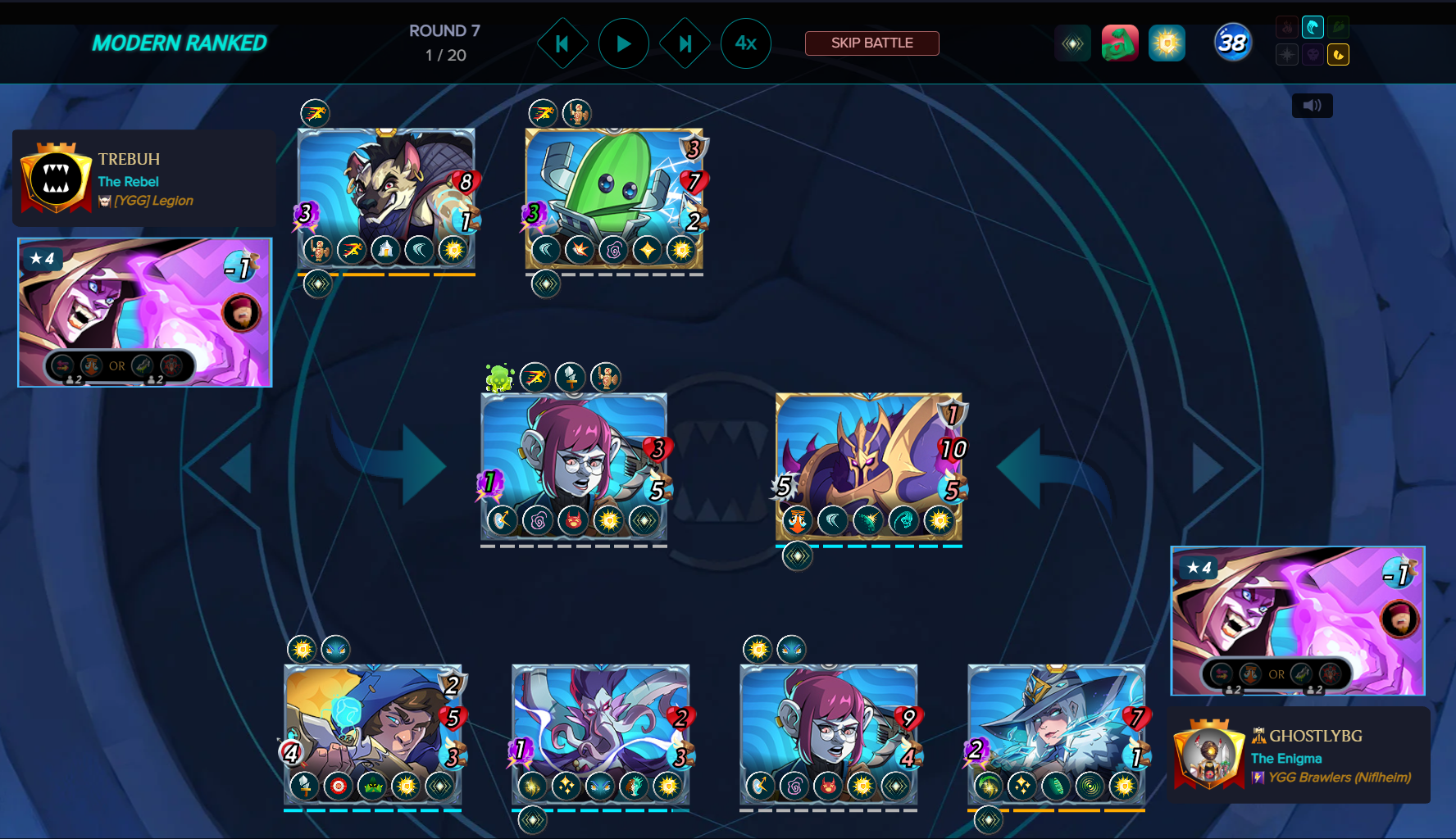Screen dimensions: 1456x839
Task: Choose the white-haired witch card with blue hat
Action: pos(1056,734)
